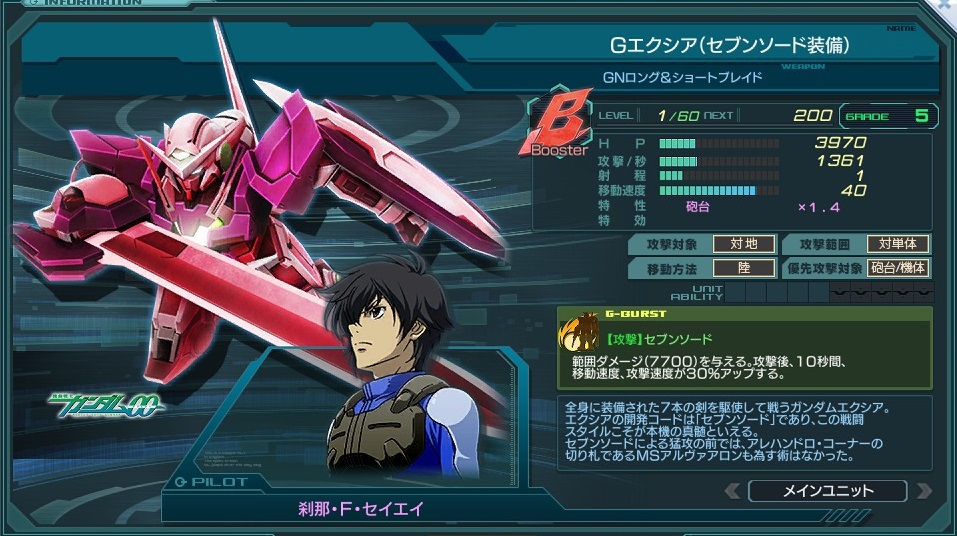Go to the previous unit with left arrow
The height and width of the screenshot is (536, 957).
(x=733, y=491)
